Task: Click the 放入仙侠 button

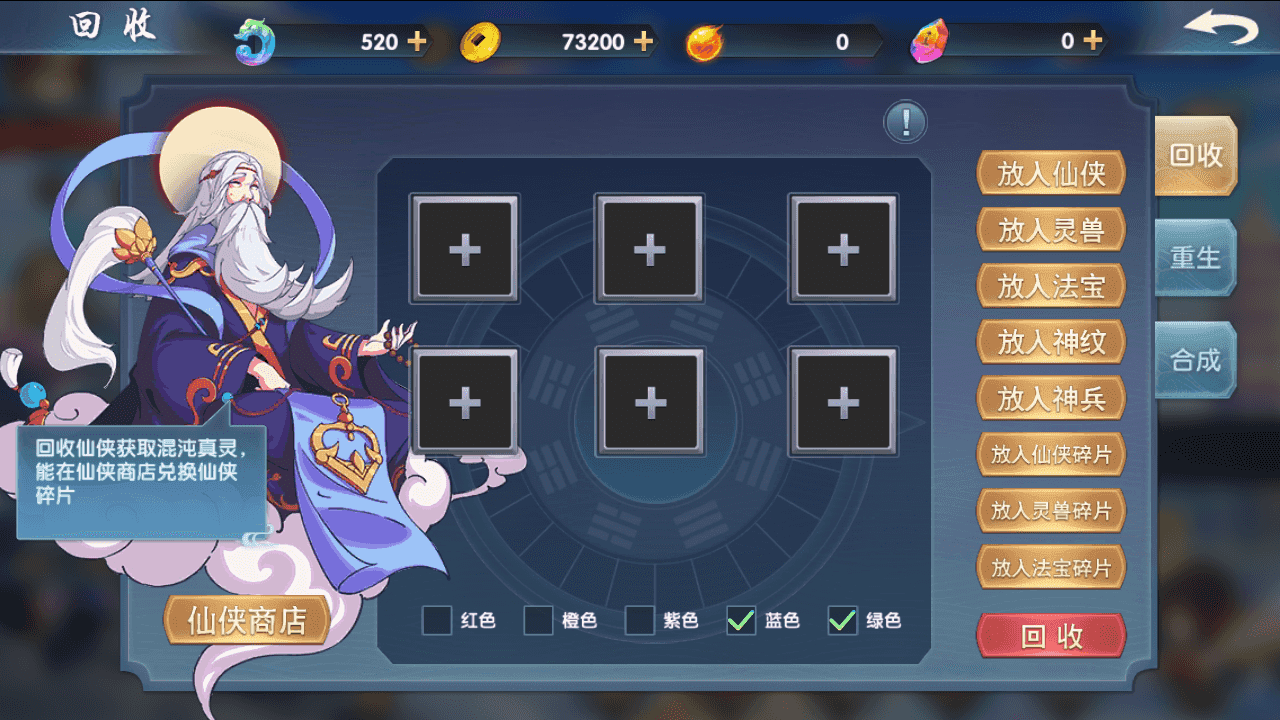Action: click(x=1051, y=174)
